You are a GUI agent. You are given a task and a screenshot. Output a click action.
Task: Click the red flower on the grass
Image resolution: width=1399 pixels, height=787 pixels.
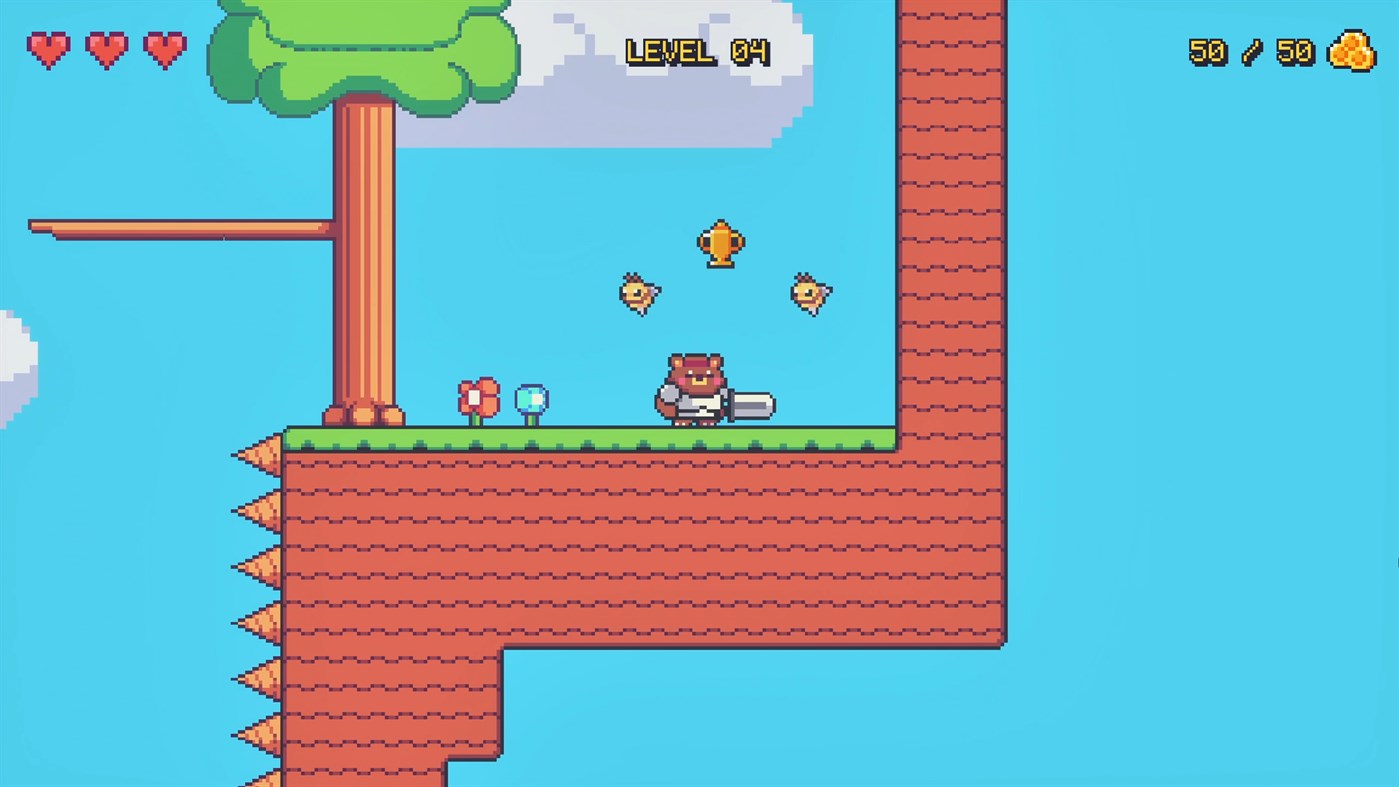click(x=477, y=398)
